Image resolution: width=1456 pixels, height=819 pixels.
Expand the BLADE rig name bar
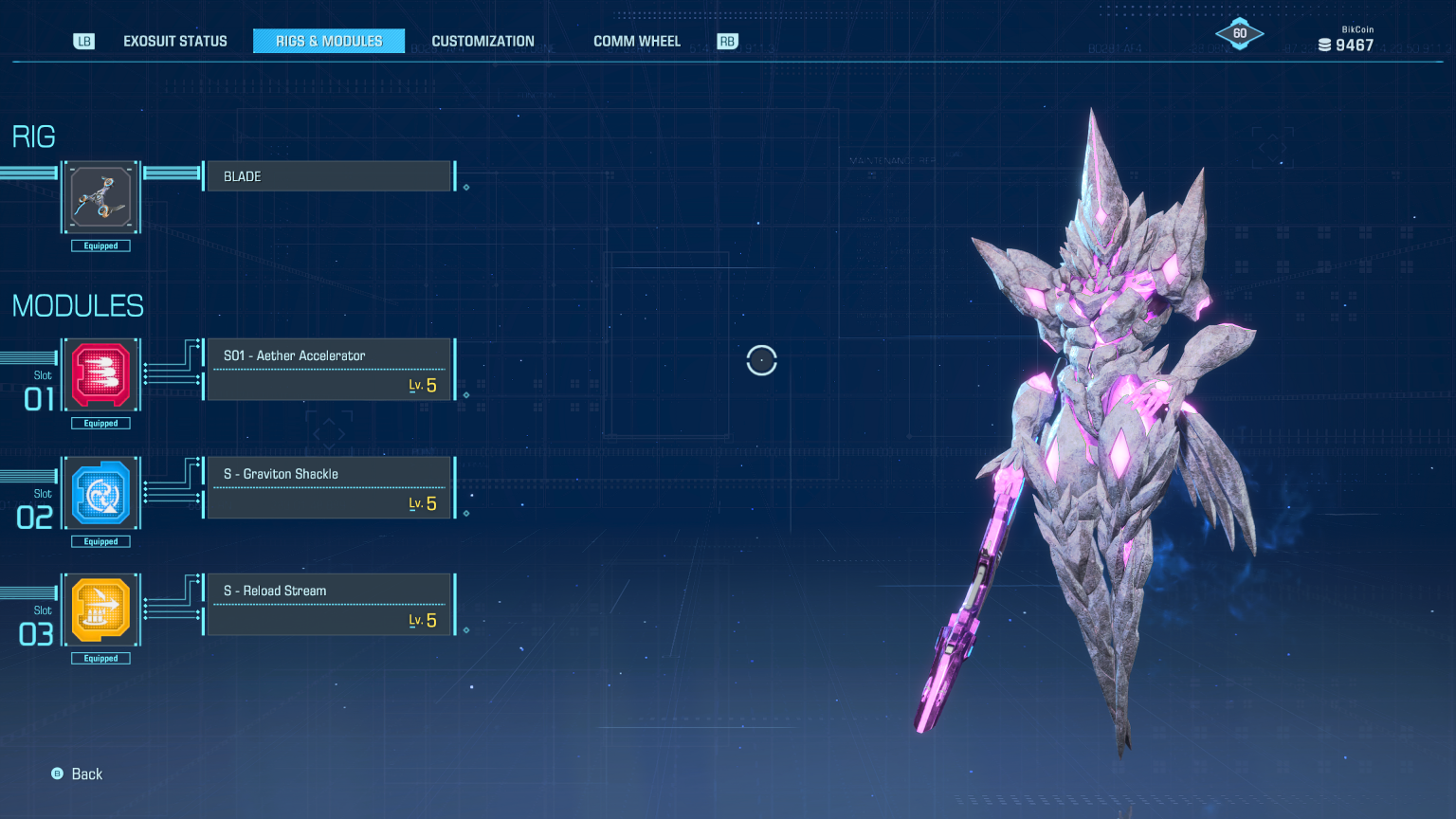pos(327,175)
